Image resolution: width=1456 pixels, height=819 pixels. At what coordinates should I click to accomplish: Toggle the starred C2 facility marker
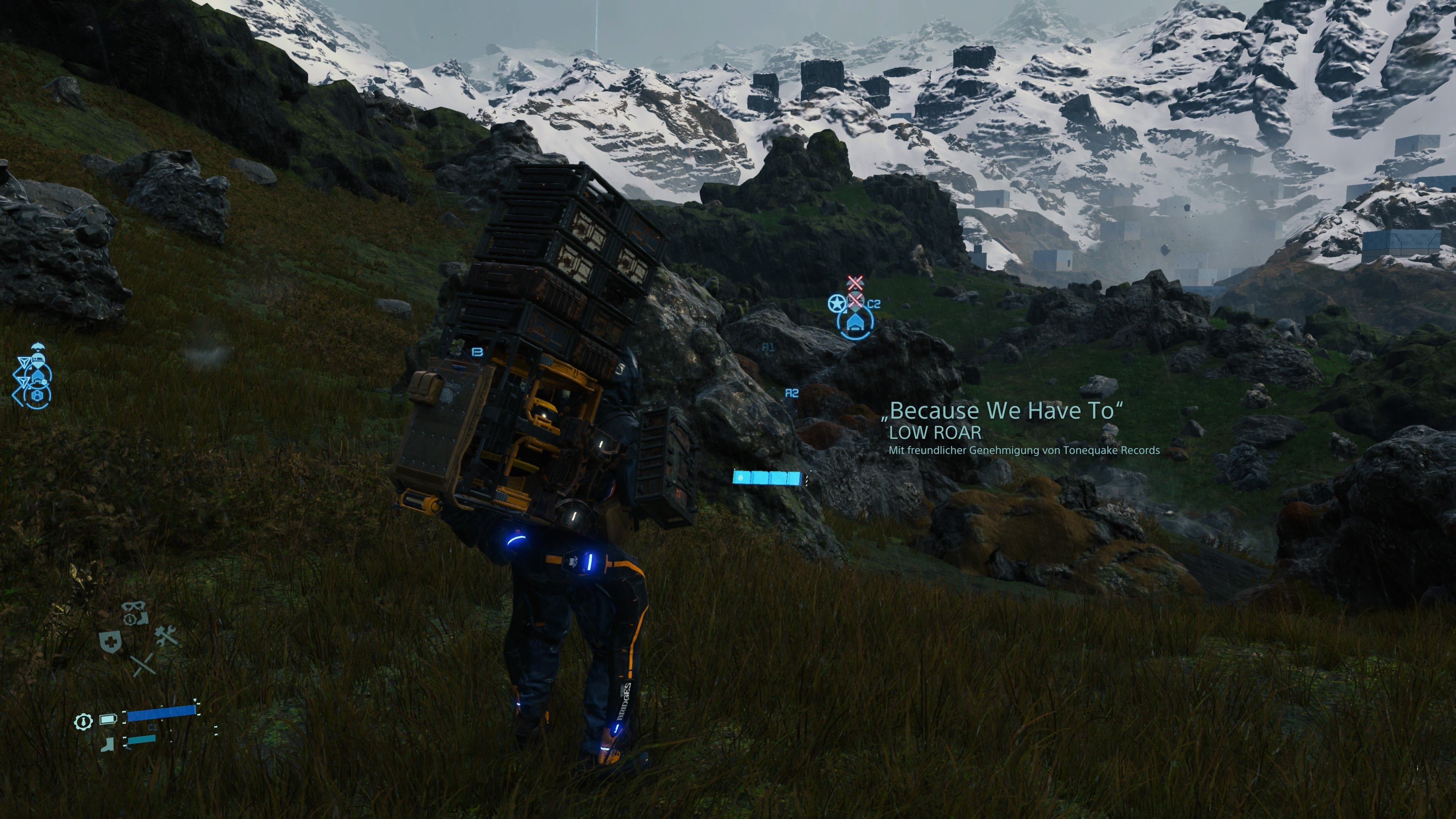[837, 303]
